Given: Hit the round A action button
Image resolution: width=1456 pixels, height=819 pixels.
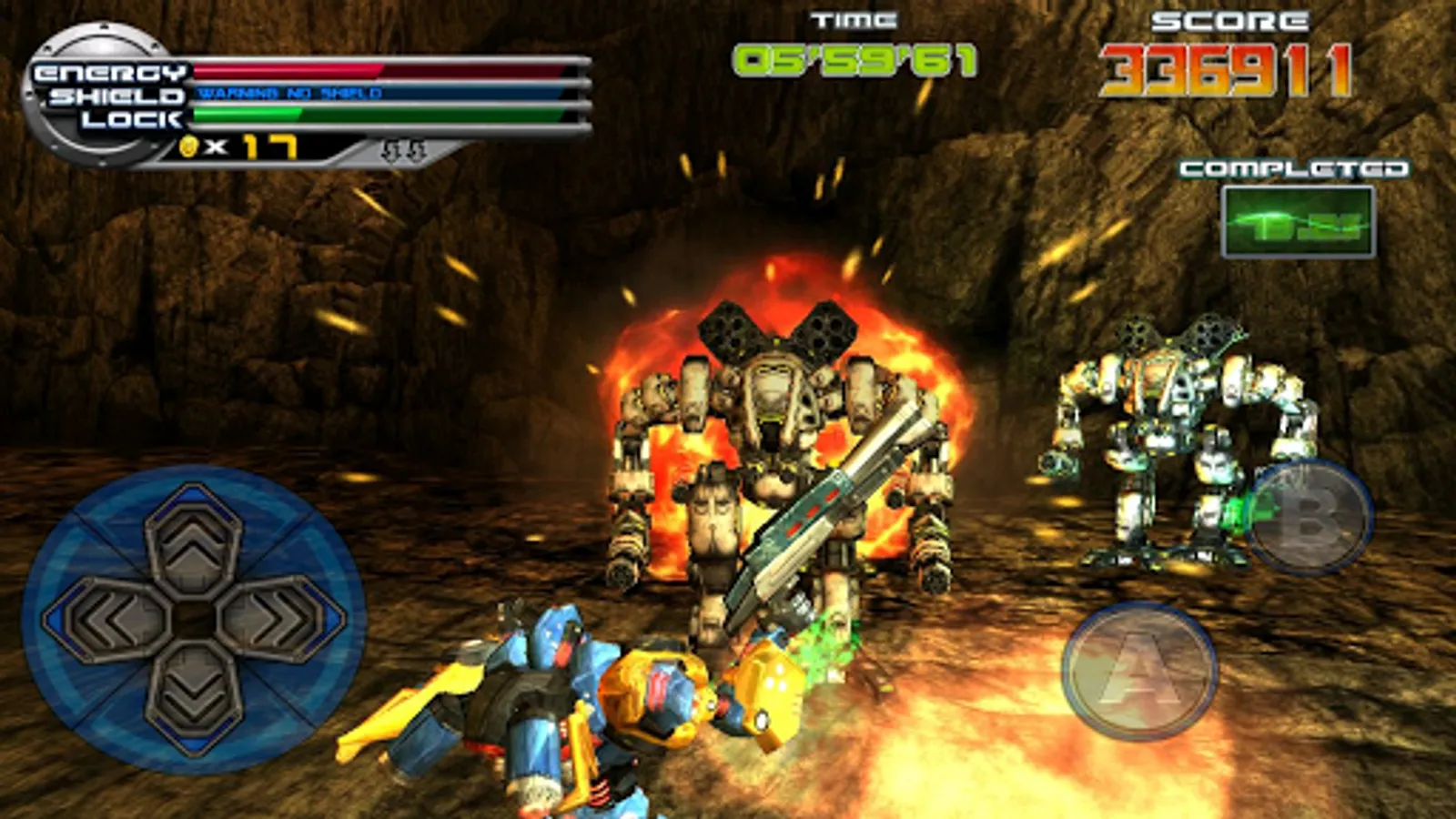Looking at the screenshot, I should (1139, 672).
